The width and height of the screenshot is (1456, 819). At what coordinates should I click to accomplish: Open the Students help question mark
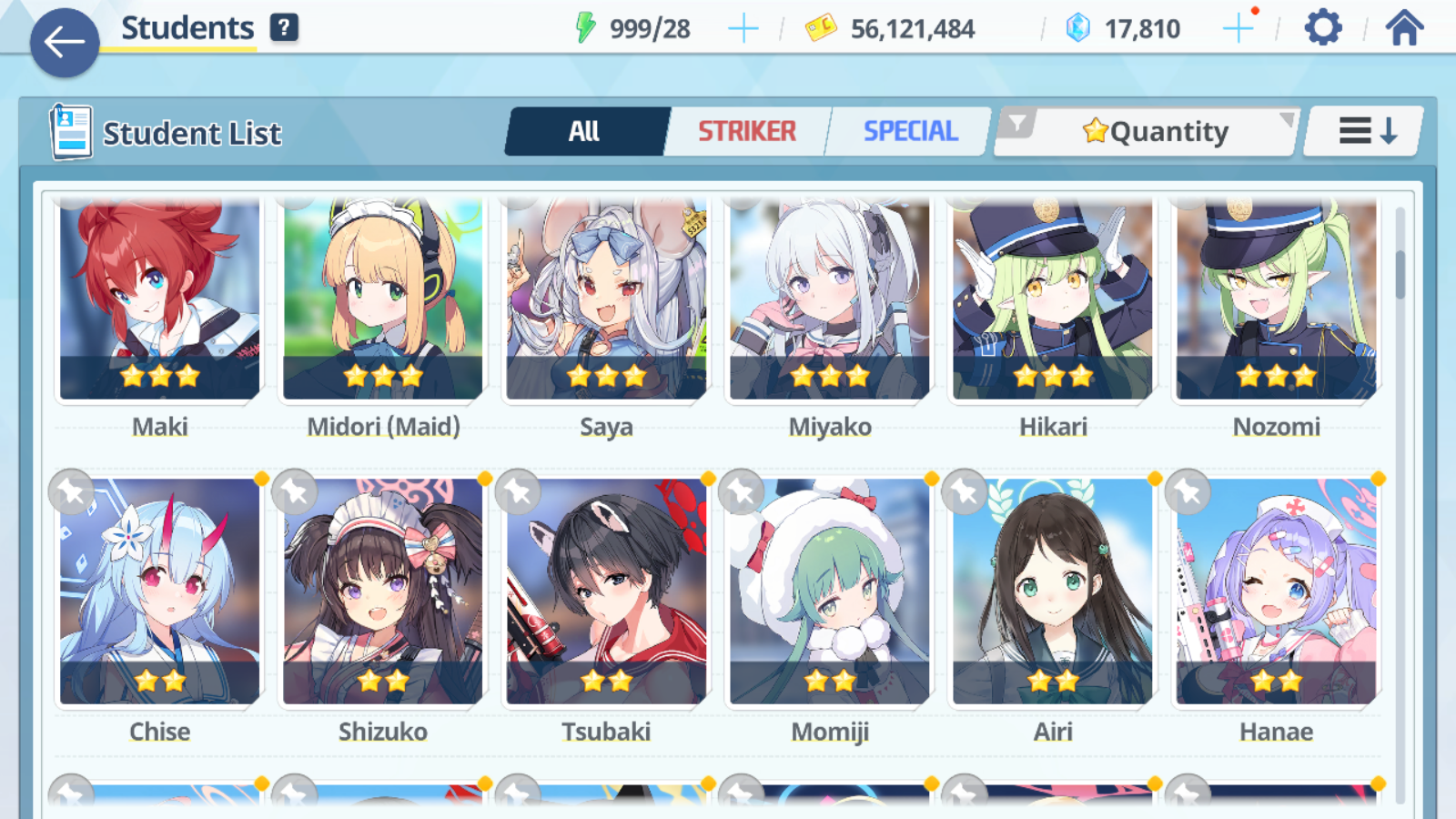click(284, 28)
